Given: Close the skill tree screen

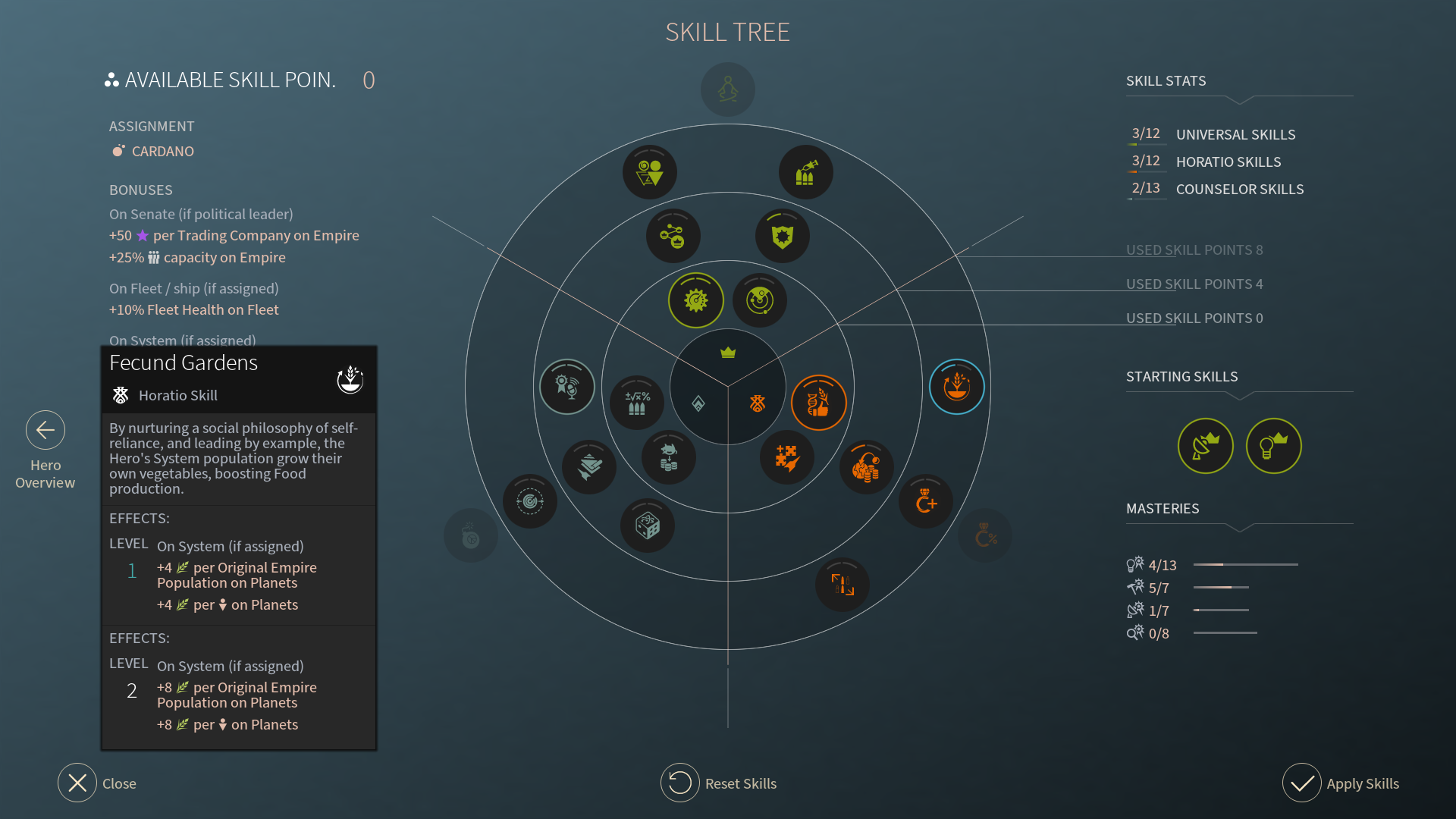Looking at the screenshot, I should click(x=77, y=783).
